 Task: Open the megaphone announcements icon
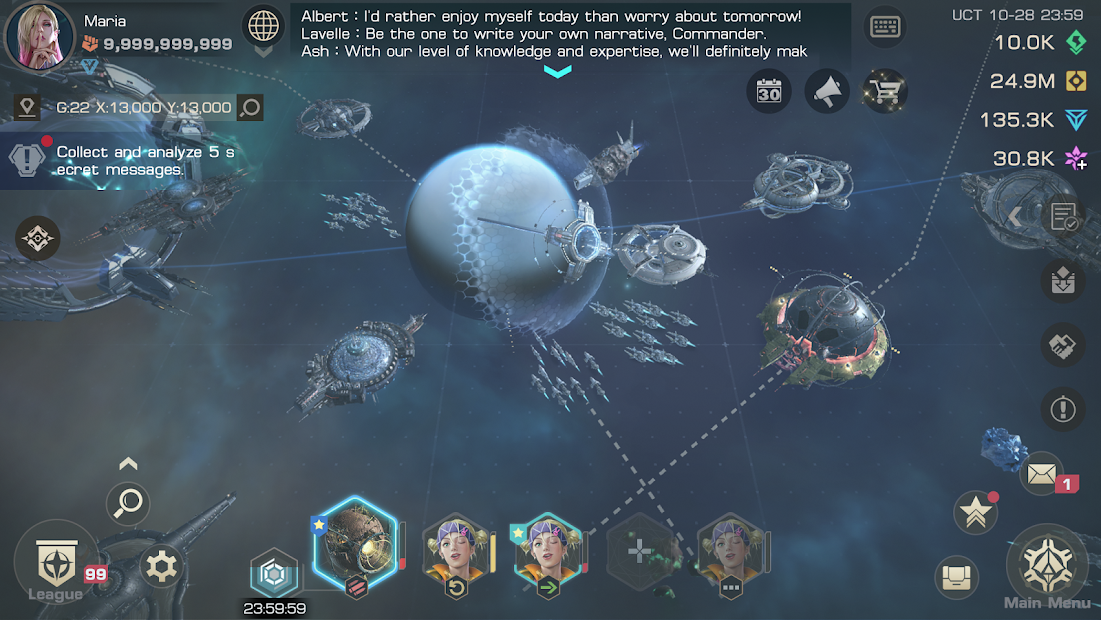pos(826,93)
